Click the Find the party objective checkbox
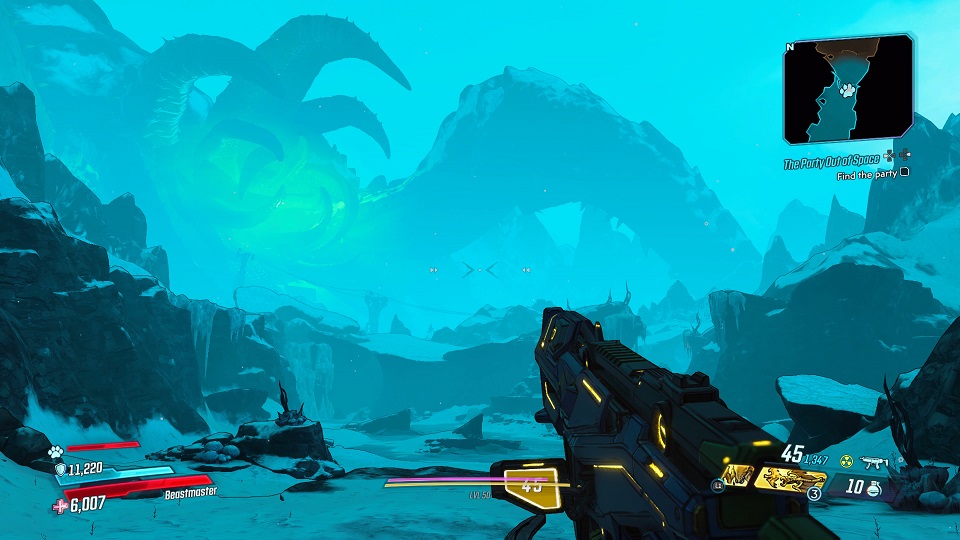This screenshot has width=960, height=540. point(905,174)
